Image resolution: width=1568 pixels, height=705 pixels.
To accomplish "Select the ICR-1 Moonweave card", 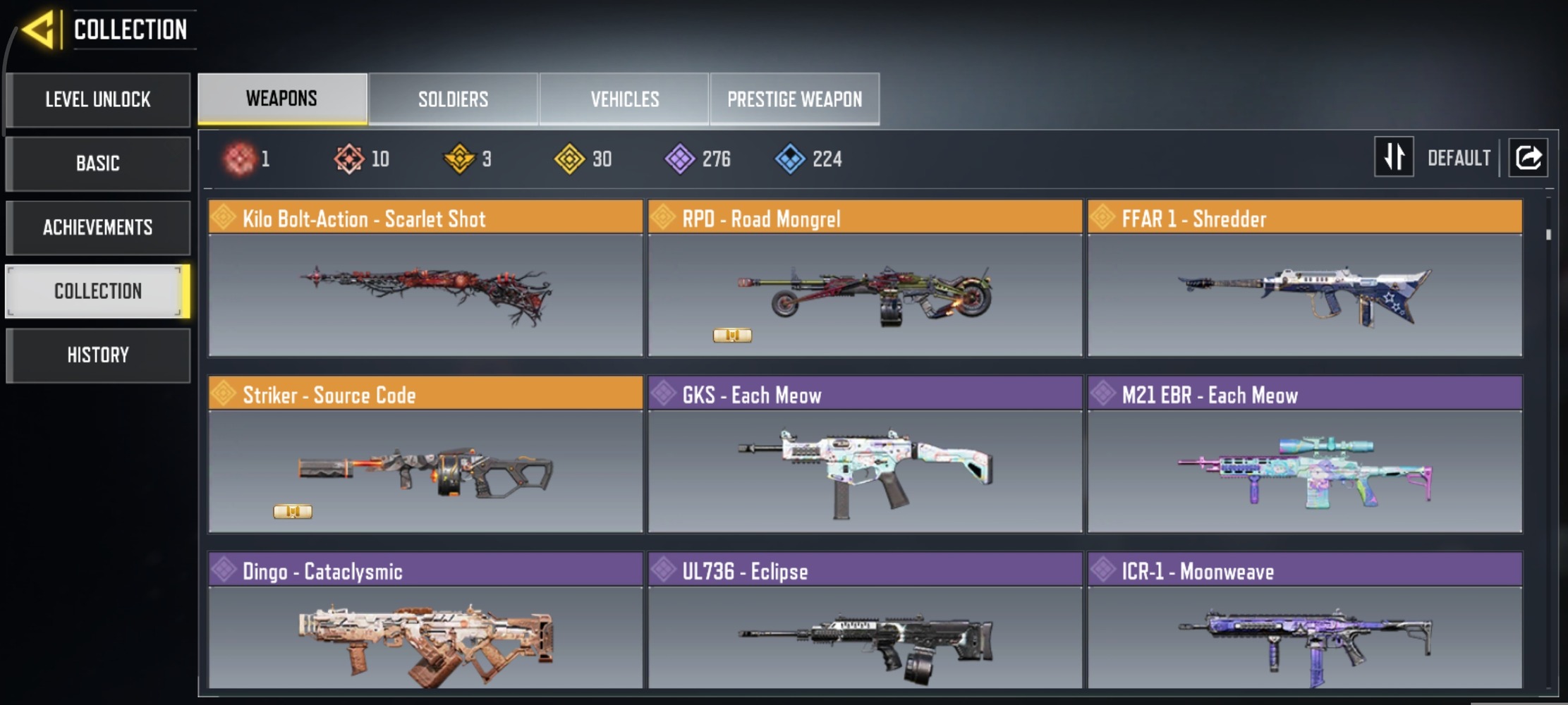I will (x=1304, y=622).
